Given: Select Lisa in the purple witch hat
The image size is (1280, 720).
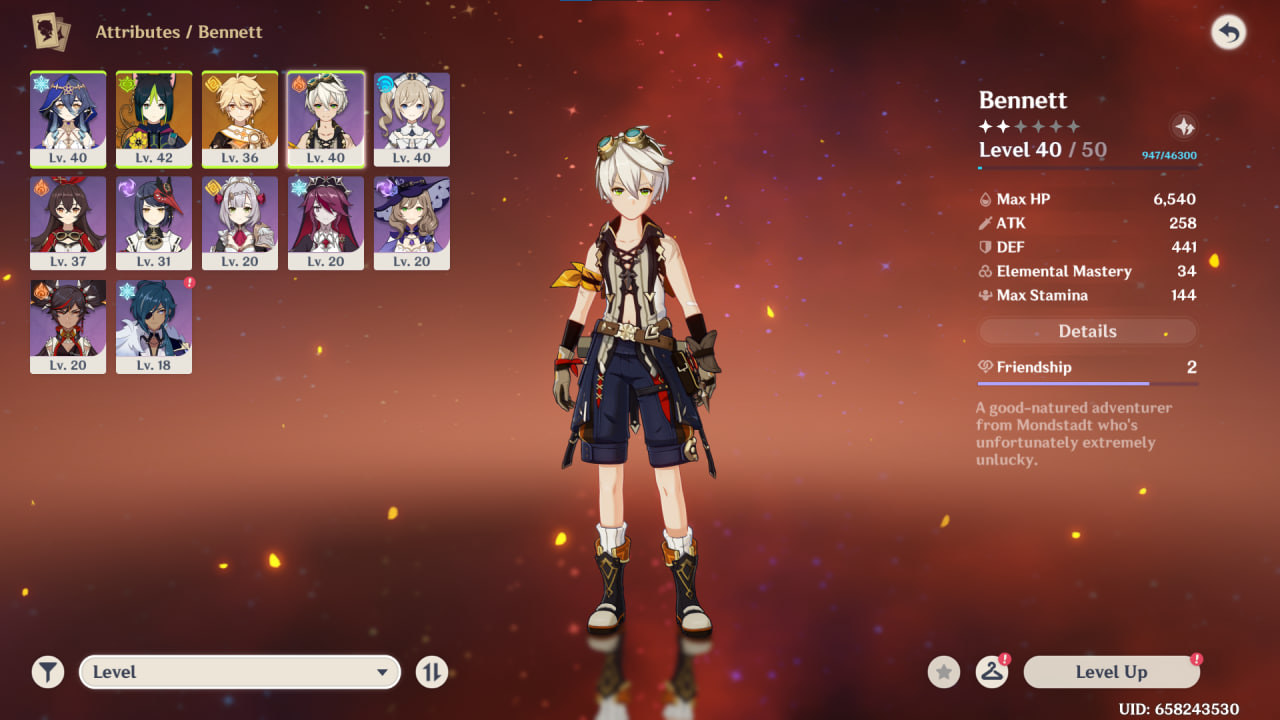Looking at the screenshot, I should click(x=412, y=222).
